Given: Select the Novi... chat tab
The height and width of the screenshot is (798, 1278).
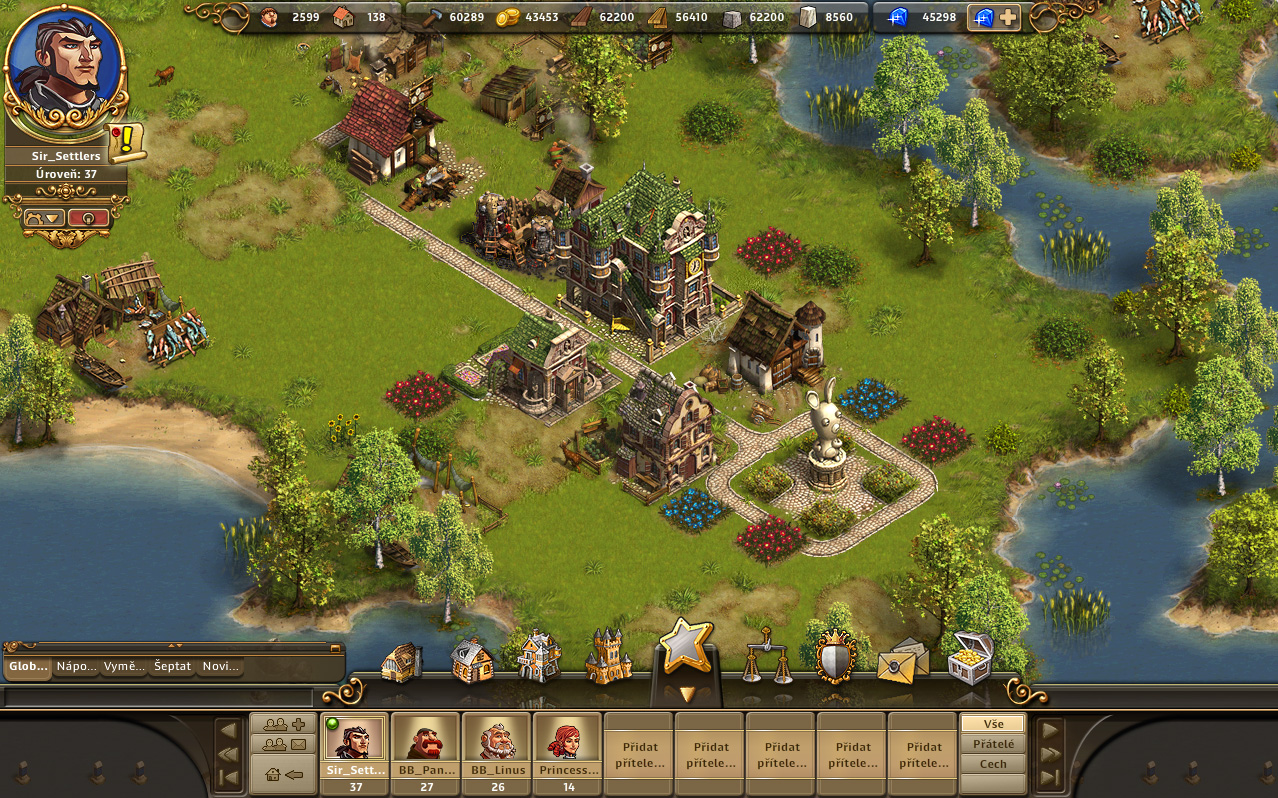Looking at the screenshot, I should 220,666.
